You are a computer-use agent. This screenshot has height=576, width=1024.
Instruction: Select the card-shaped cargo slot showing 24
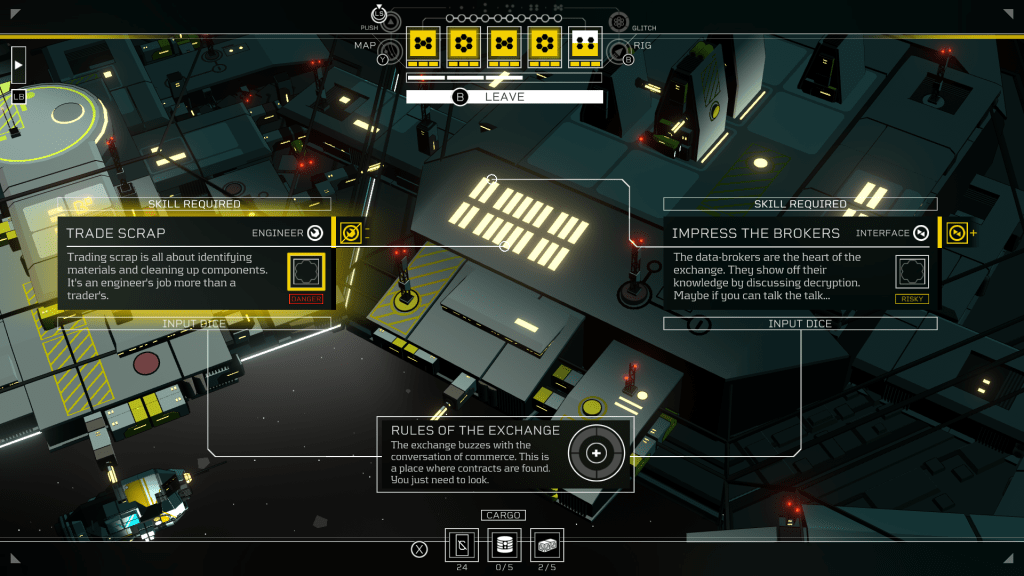[x=461, y=545]
